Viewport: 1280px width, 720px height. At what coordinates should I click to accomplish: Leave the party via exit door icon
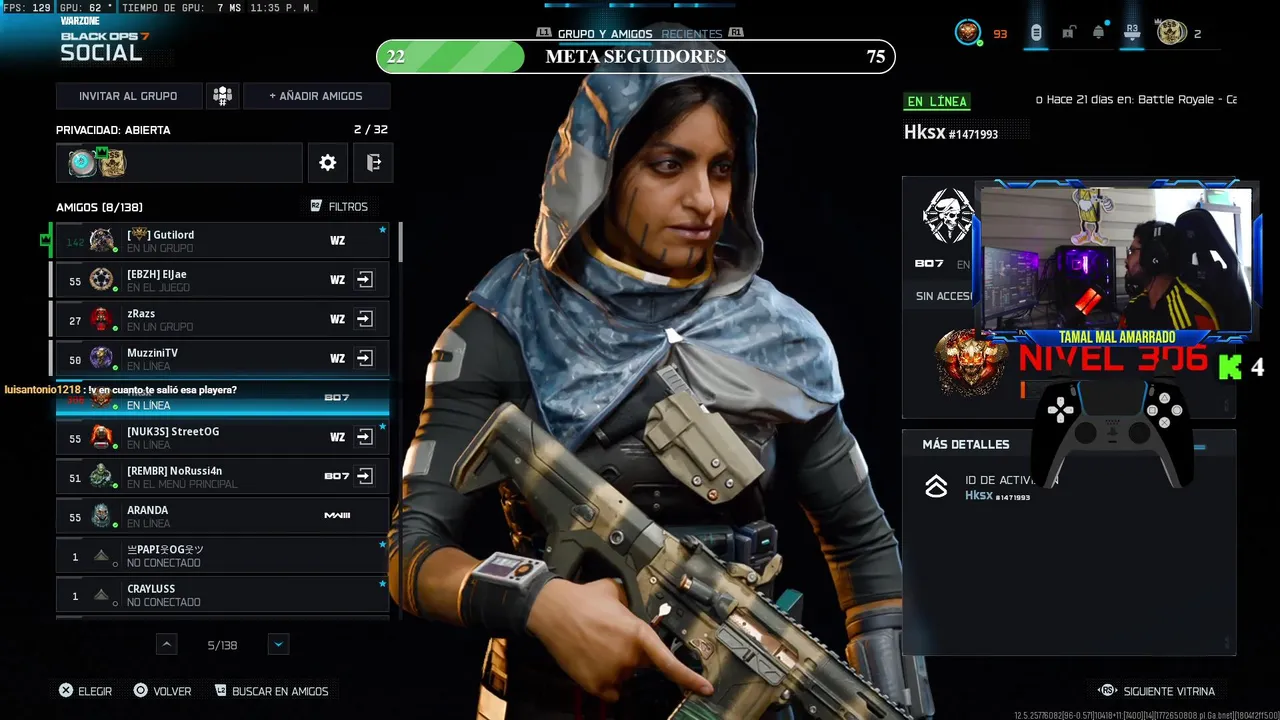click(x=373, y=163)
